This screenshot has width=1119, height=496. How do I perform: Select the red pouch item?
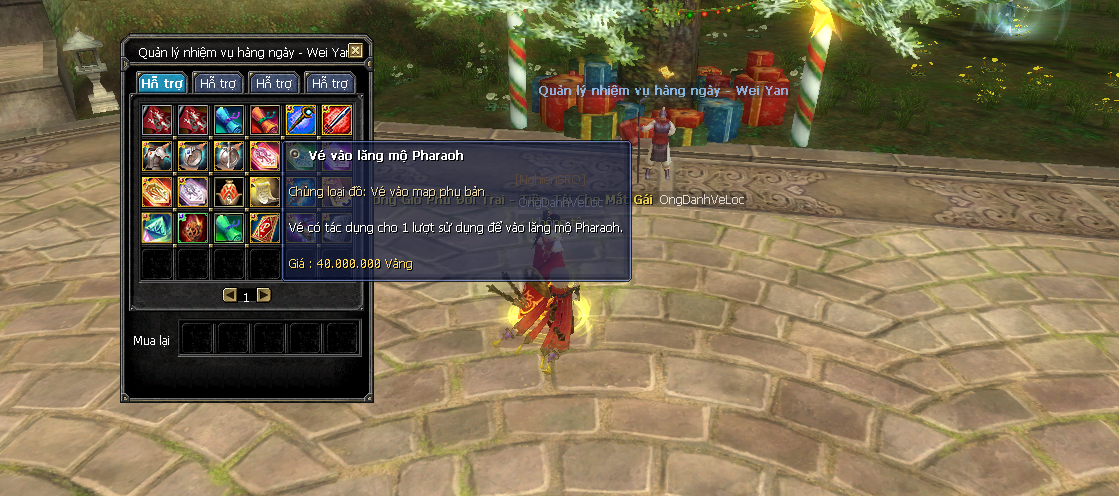pos(229,191)
